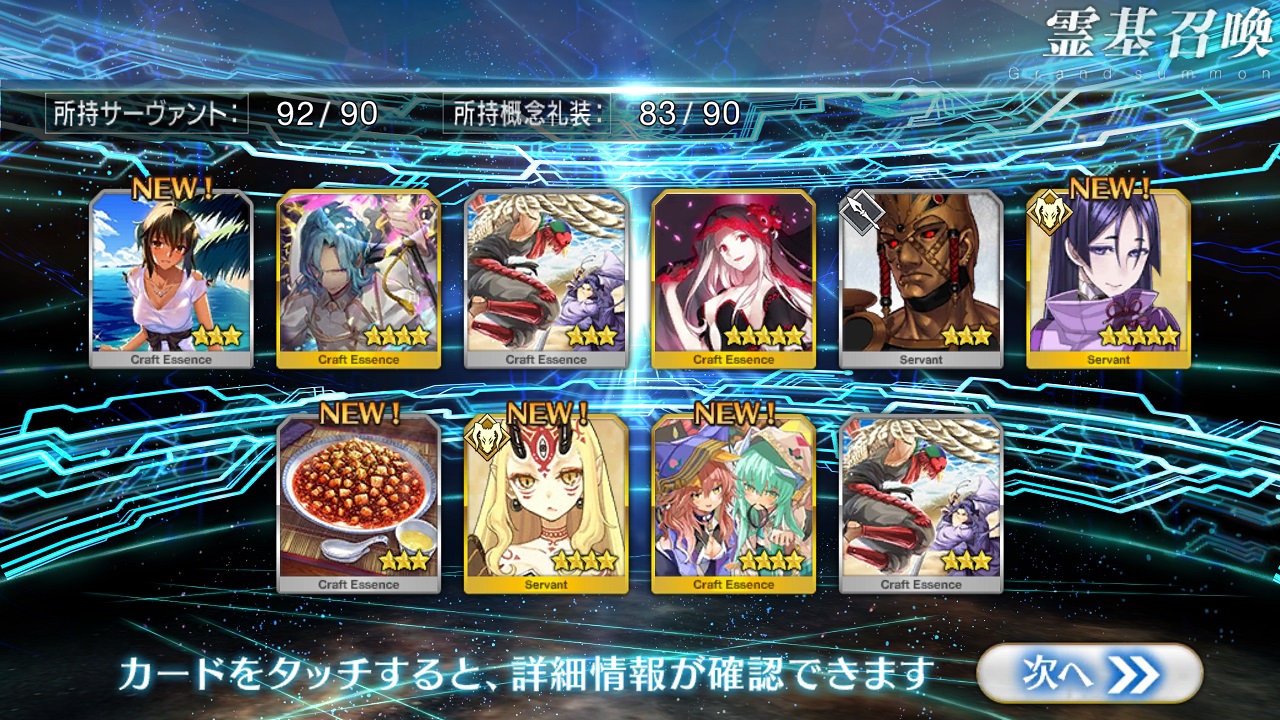The height and width of the screenshot is (720, 1280).
Task: Open the two-girls four-star Craft Essence card
Action: pos(734,503)
